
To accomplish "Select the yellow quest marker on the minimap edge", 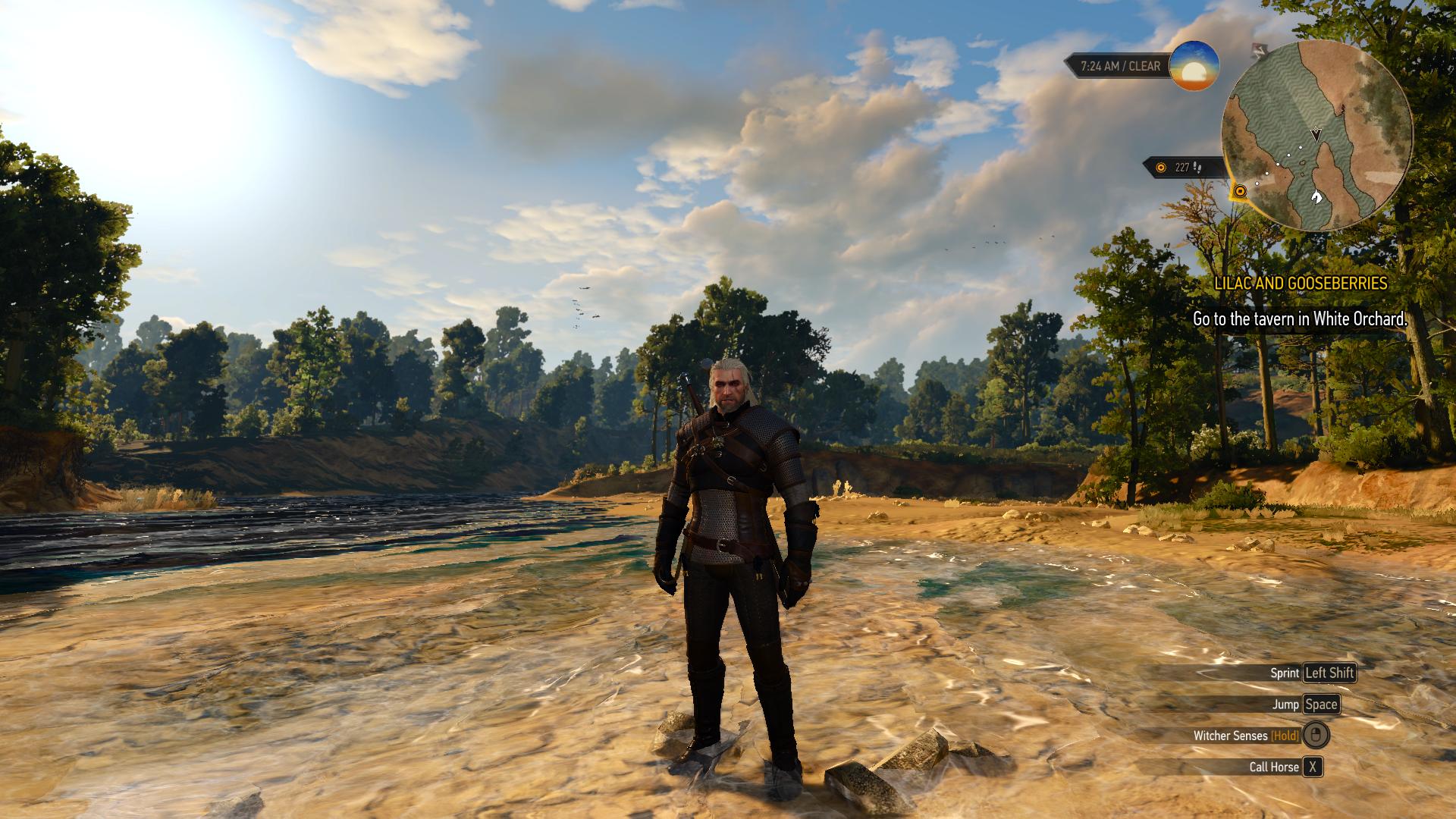I will [1240, 191].
